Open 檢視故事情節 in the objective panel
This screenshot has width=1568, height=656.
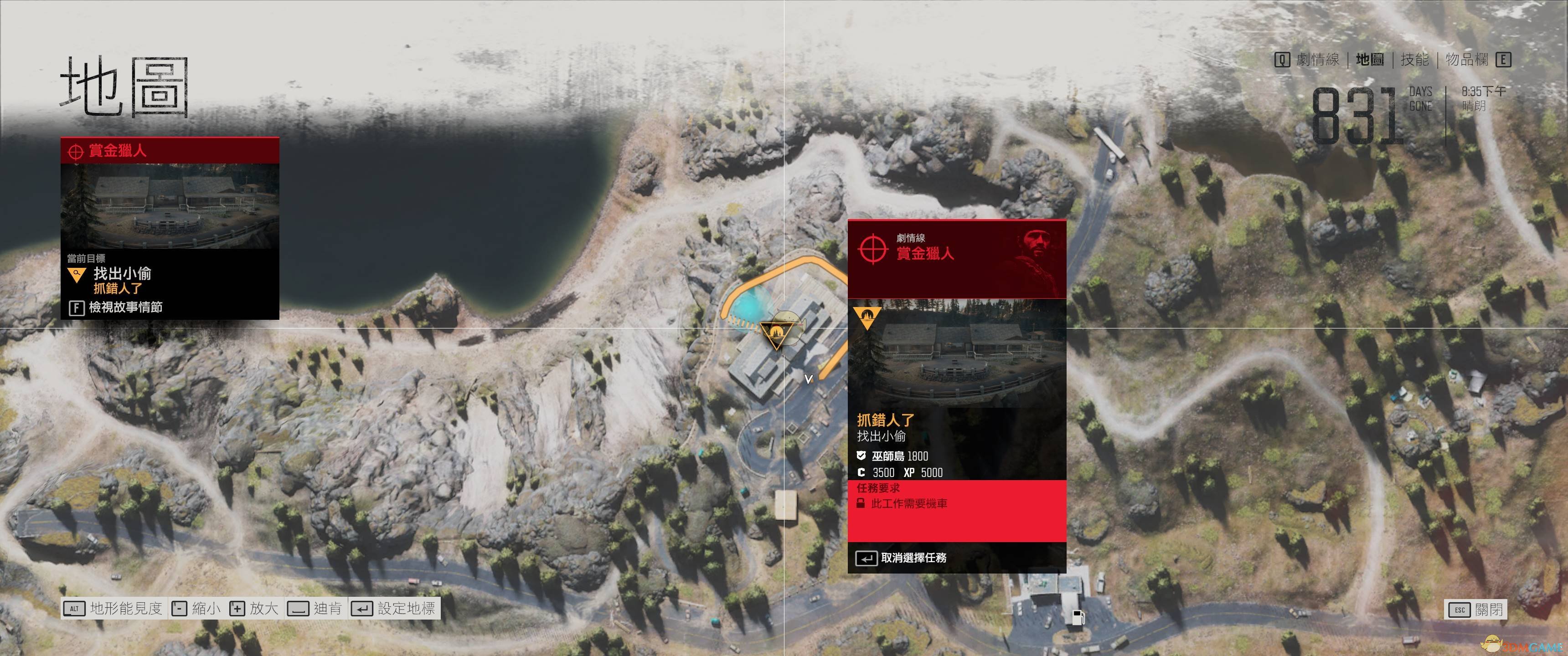coord(116,307)
